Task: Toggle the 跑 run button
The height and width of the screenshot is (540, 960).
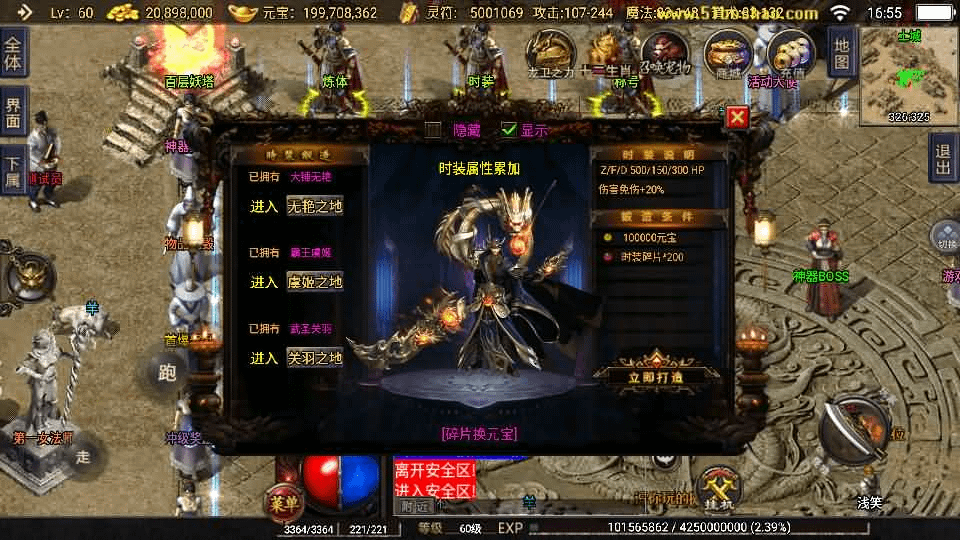Action: click(x=167, y=373)
